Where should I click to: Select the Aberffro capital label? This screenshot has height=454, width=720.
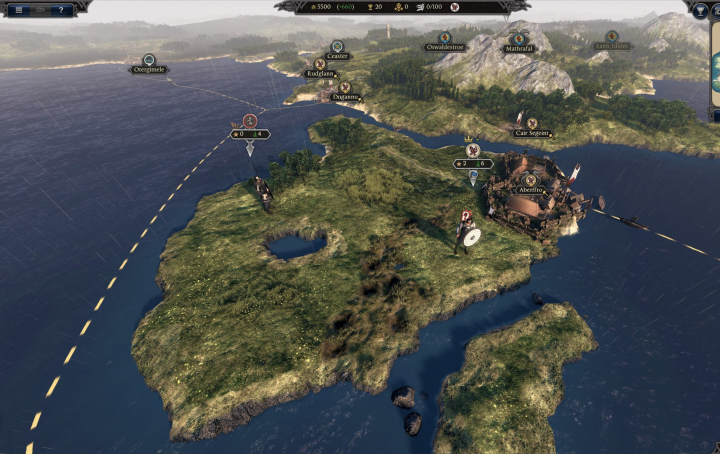pyautogui.click(x=530, y=188)
